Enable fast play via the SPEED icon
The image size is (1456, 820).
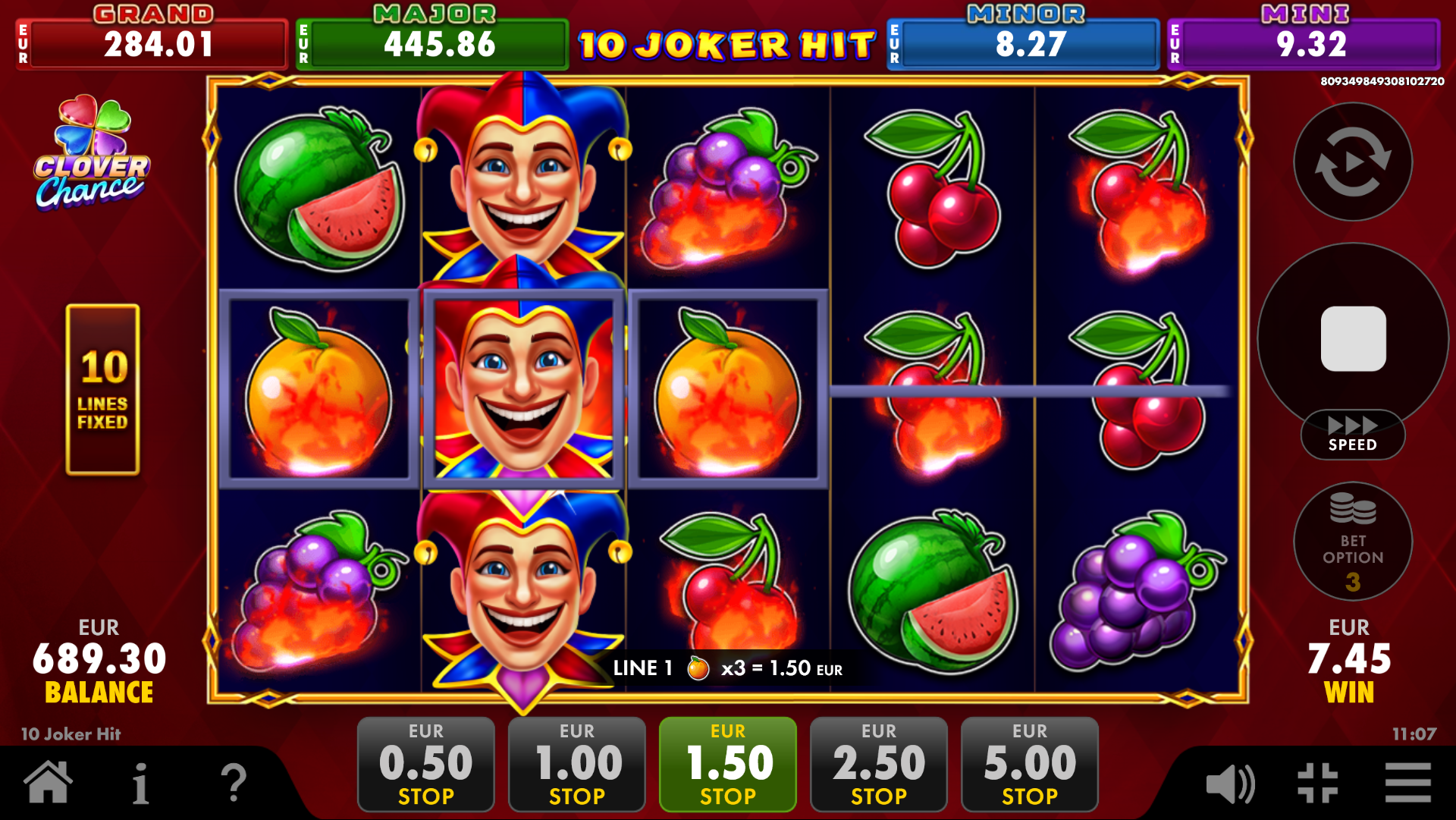pyautogui.click(x=1354, y=432)
